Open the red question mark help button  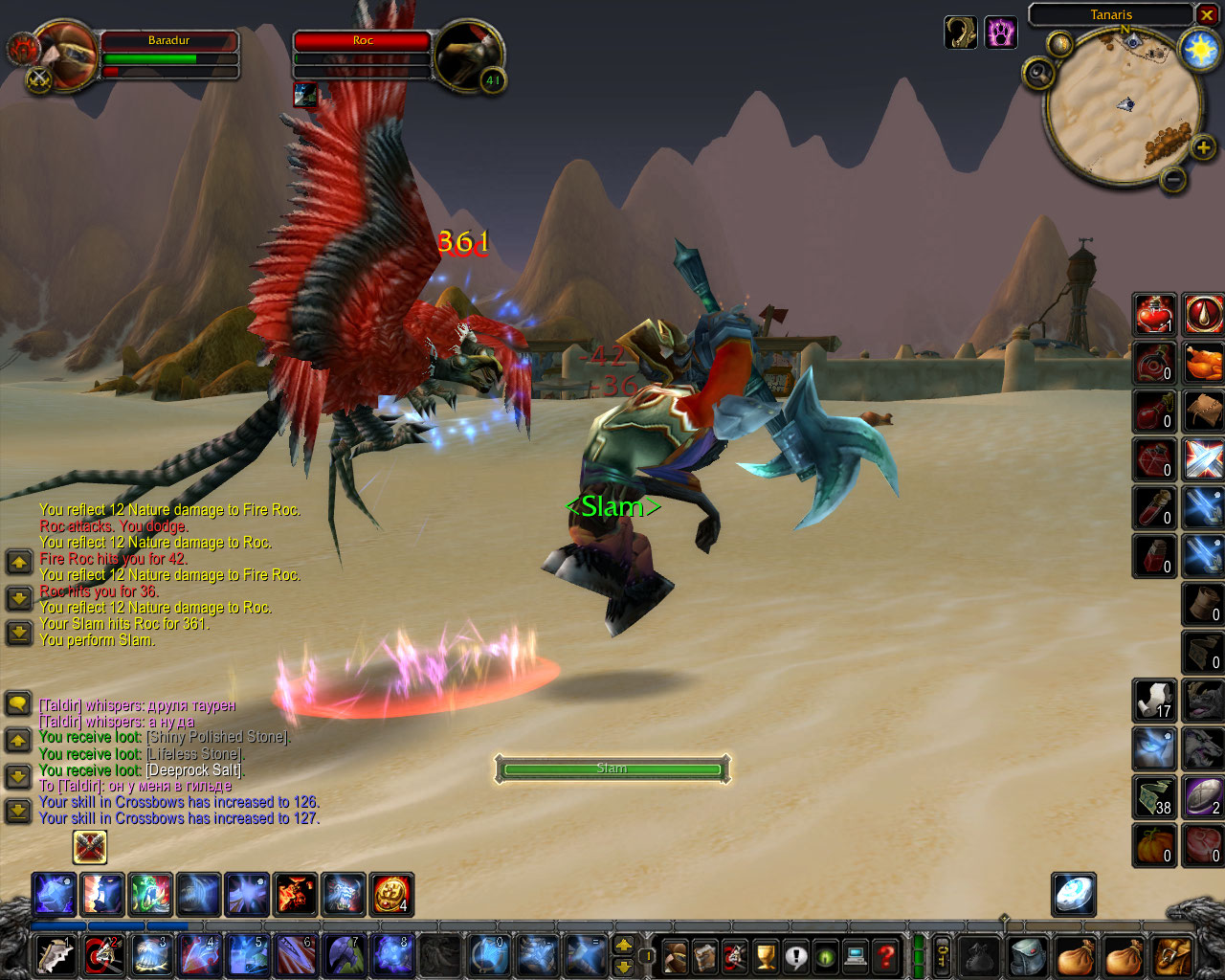(x=886, y=956)
